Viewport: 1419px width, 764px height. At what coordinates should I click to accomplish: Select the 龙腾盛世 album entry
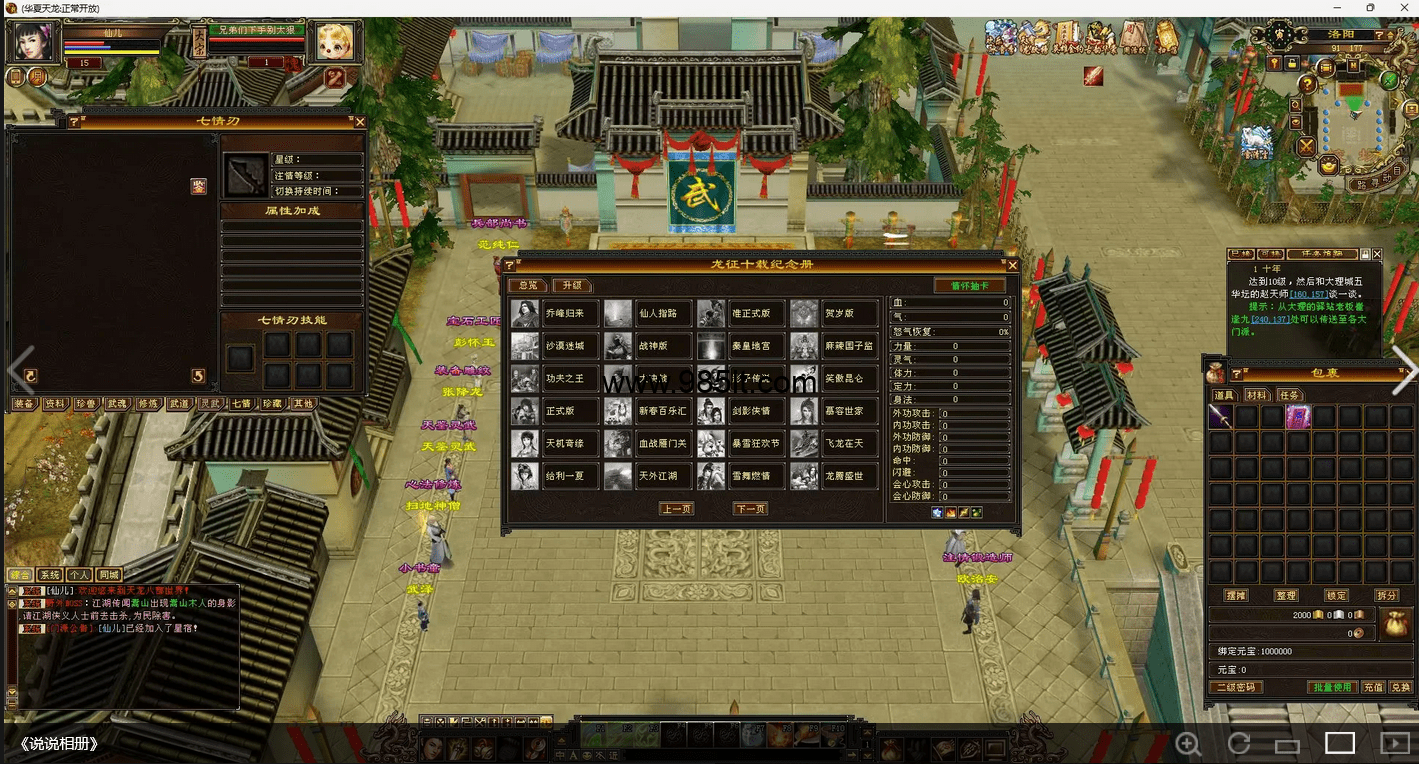tap(834, 476)
